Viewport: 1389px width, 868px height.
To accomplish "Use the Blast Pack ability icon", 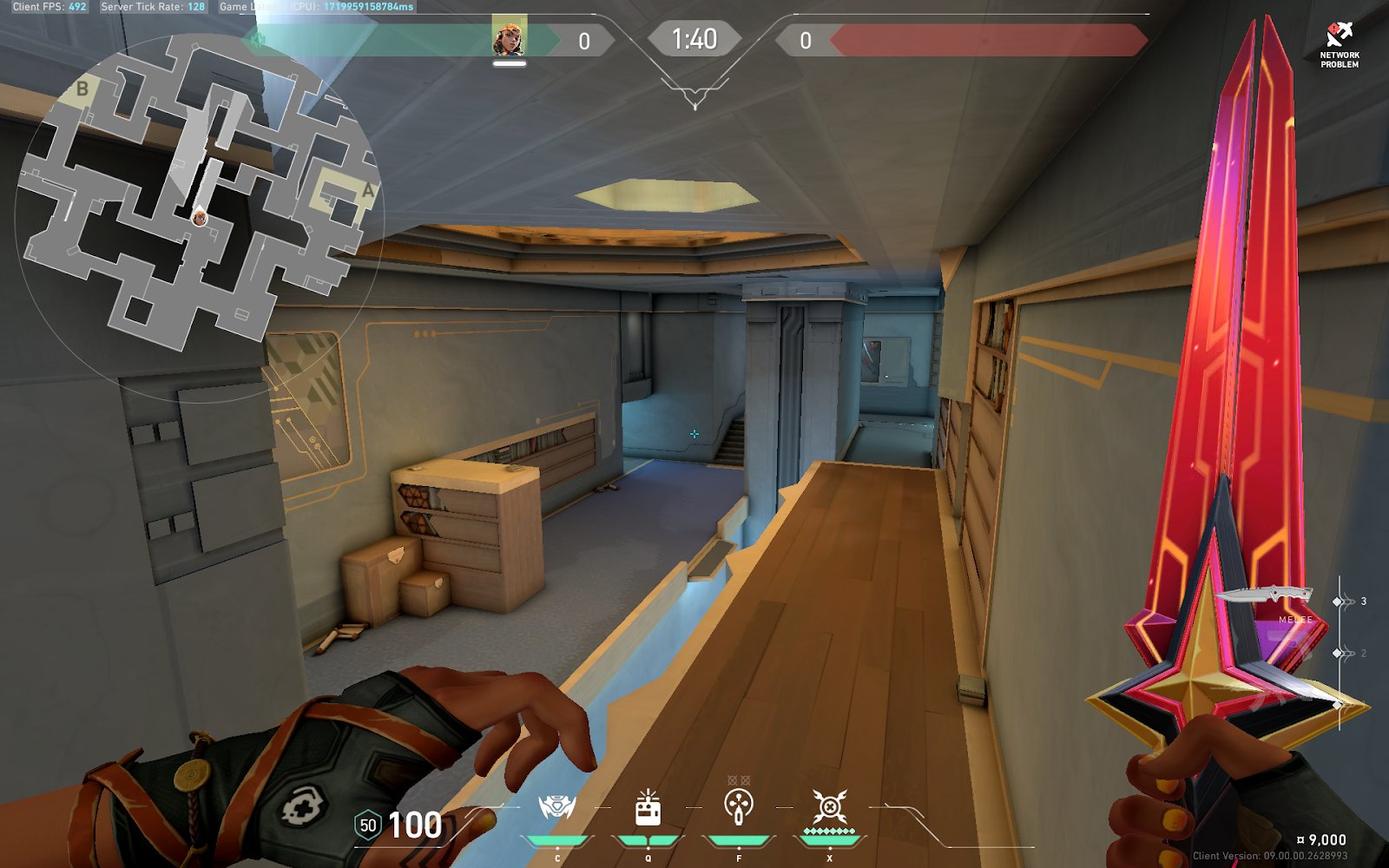I will [648, 809].
